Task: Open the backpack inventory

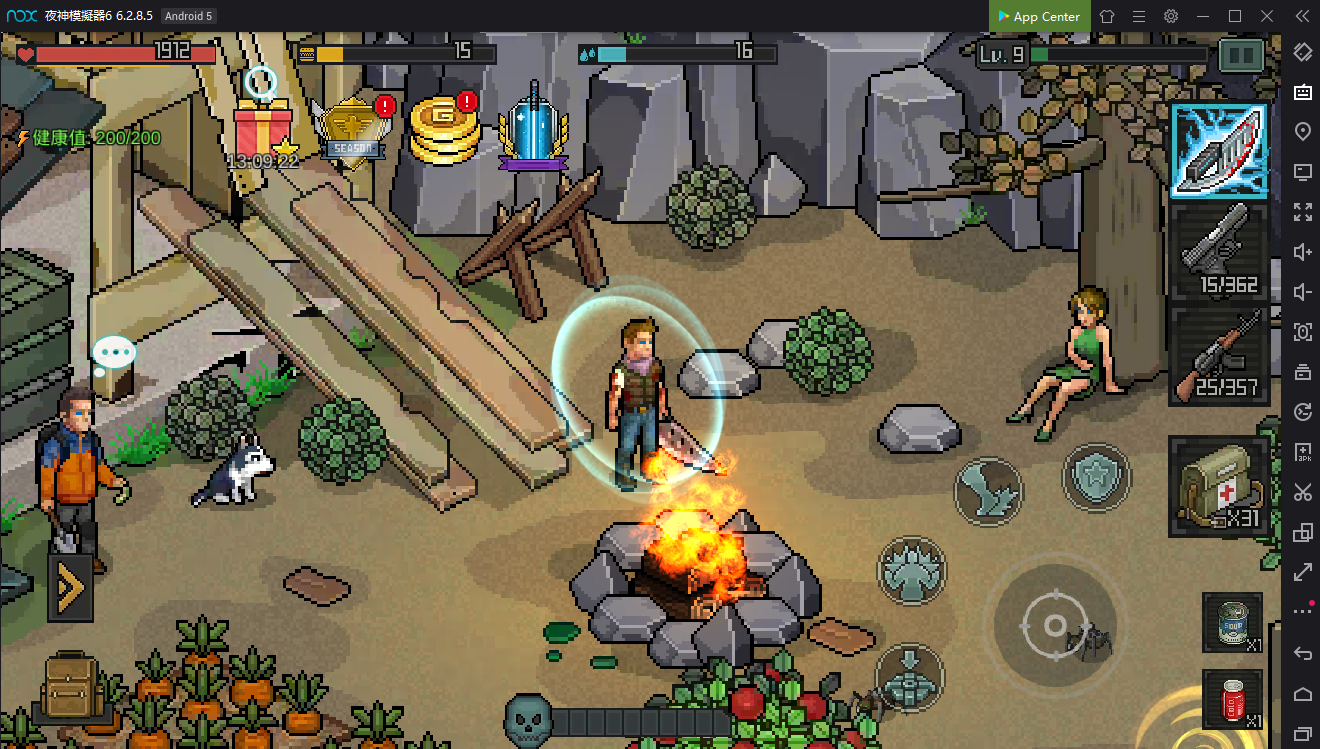Action: pyautogui.click(x=70, y=686)
